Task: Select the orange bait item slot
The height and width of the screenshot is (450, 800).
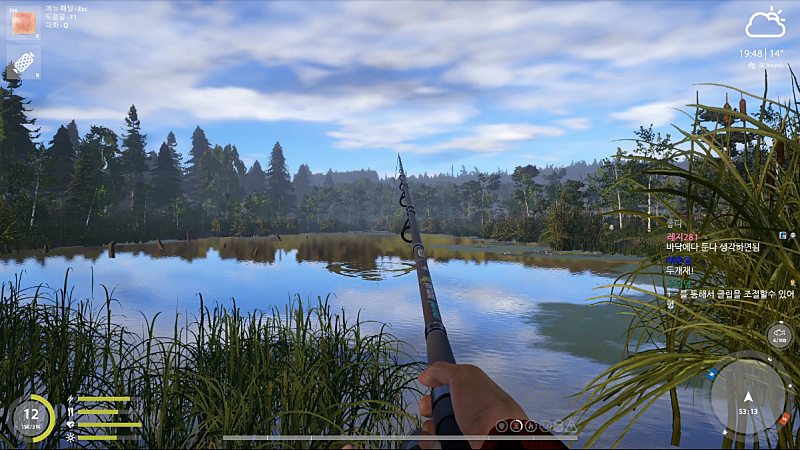Action: [x=24, y=23]
